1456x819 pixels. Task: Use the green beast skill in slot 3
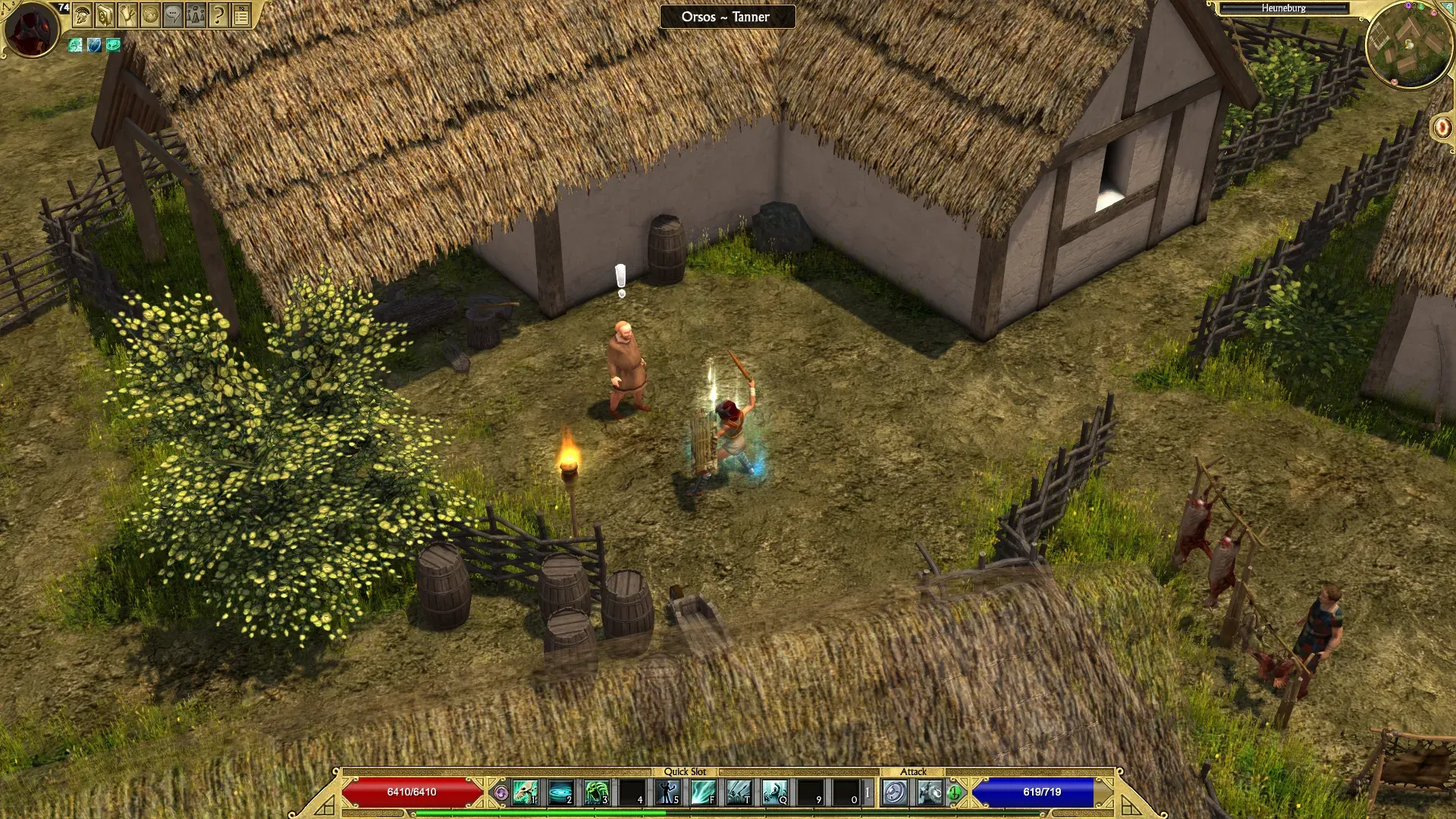(597, 793)
